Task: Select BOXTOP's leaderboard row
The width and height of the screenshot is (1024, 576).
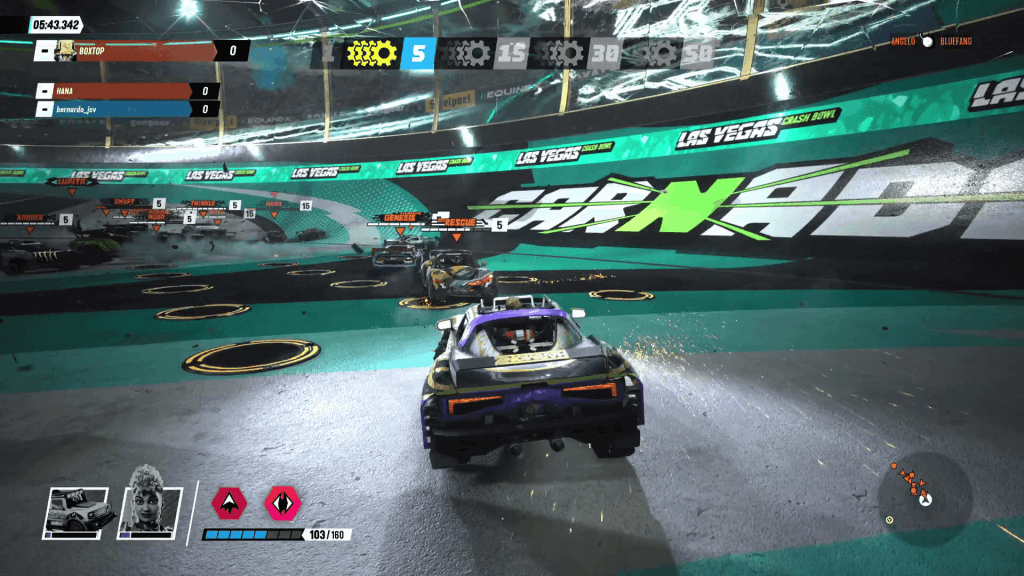Action: point(141,50)
